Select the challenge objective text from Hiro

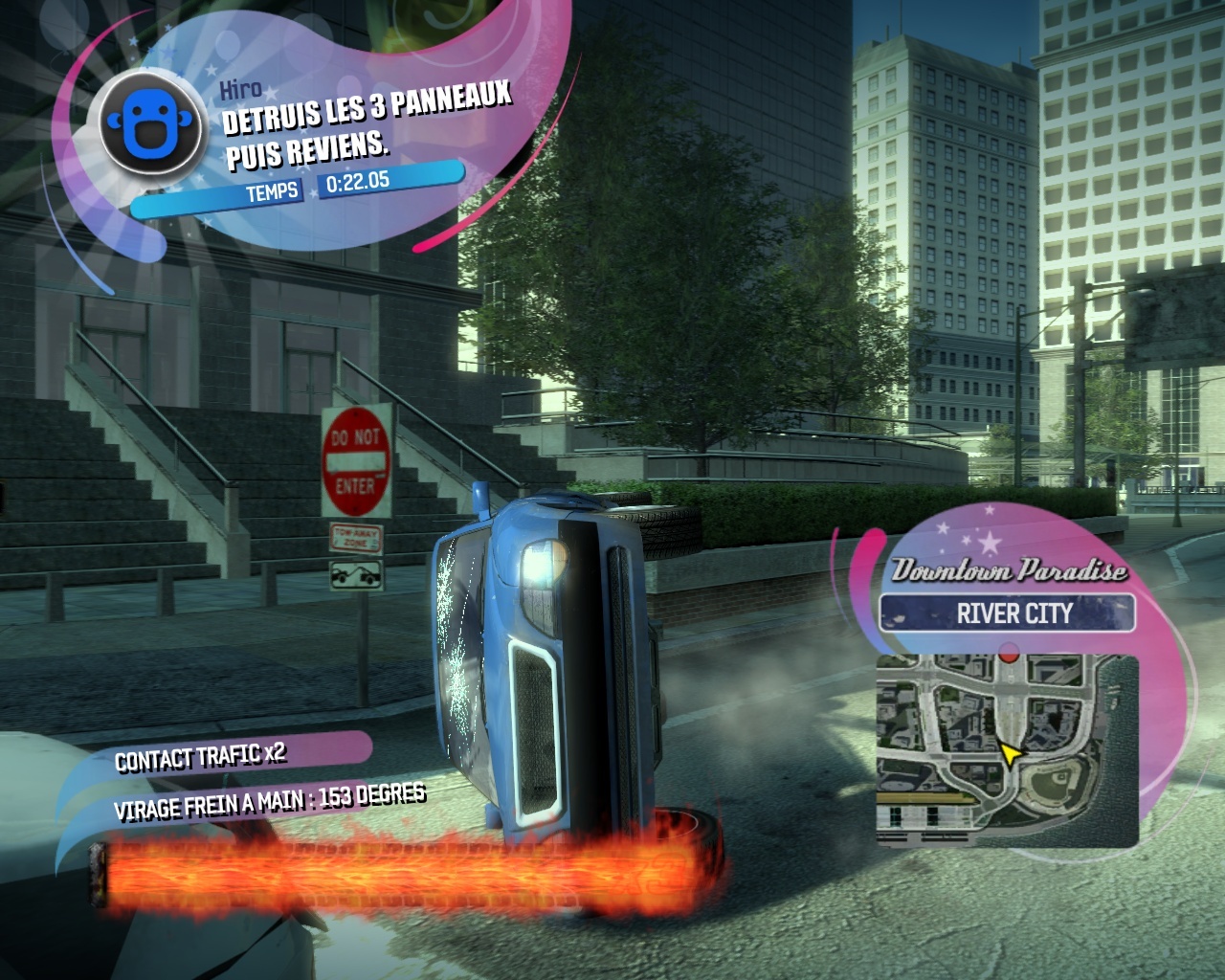click(368, 124)
